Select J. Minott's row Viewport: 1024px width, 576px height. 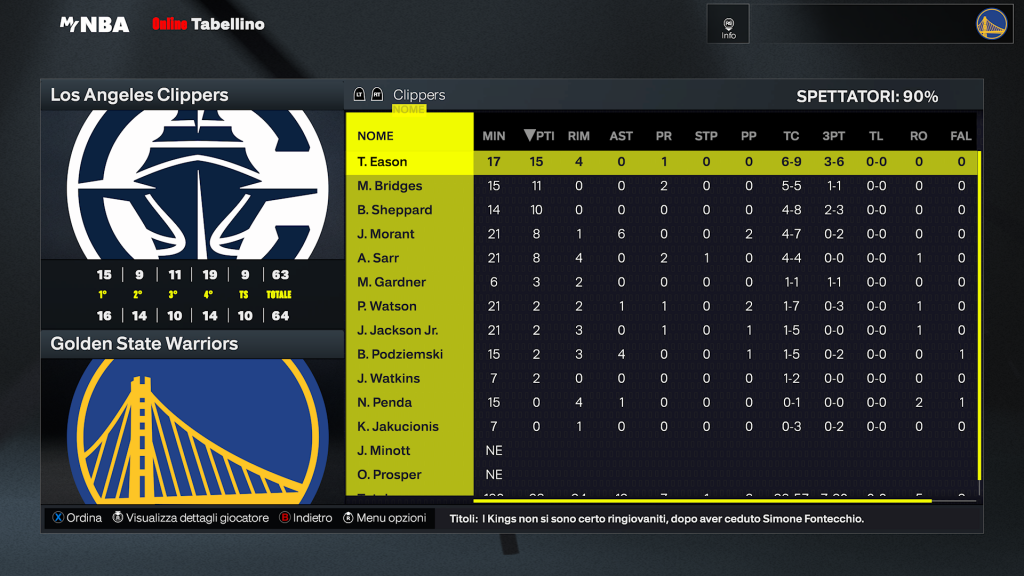[x=385, y=450]
